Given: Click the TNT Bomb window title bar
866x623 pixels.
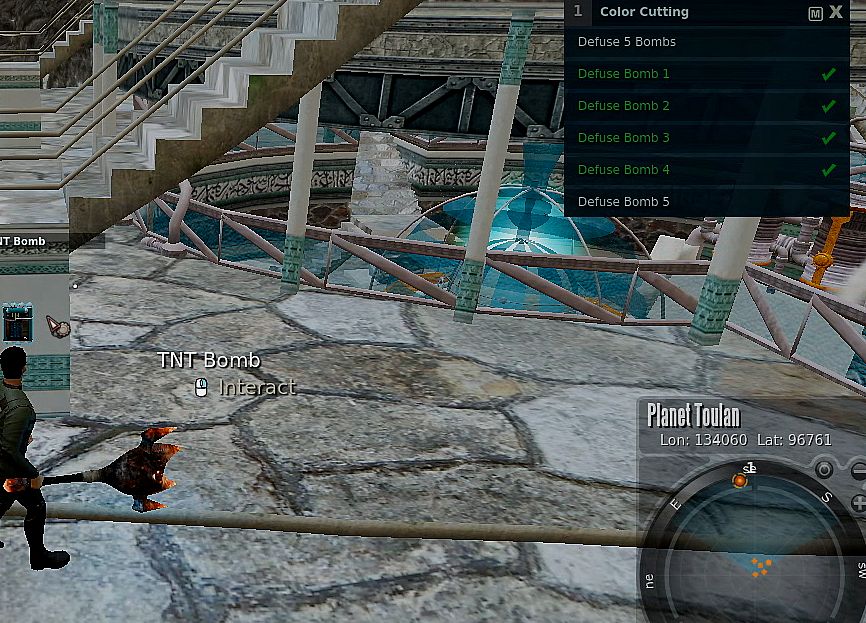Looking at the screenshot, I should click(x=40, y=241).
